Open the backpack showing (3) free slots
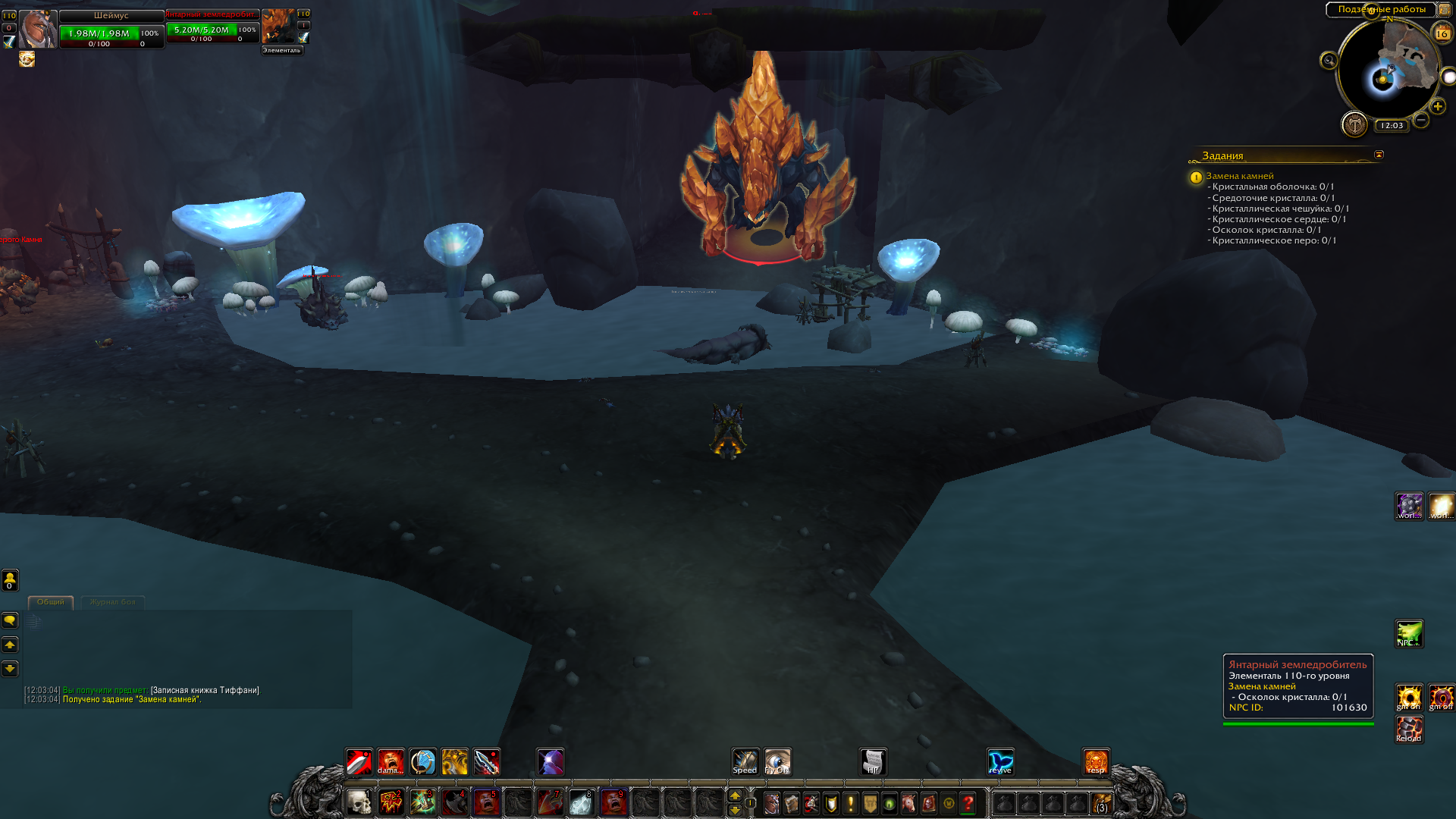The height and width of the screenshot is (819, 1456). [x=1101, y=803]
